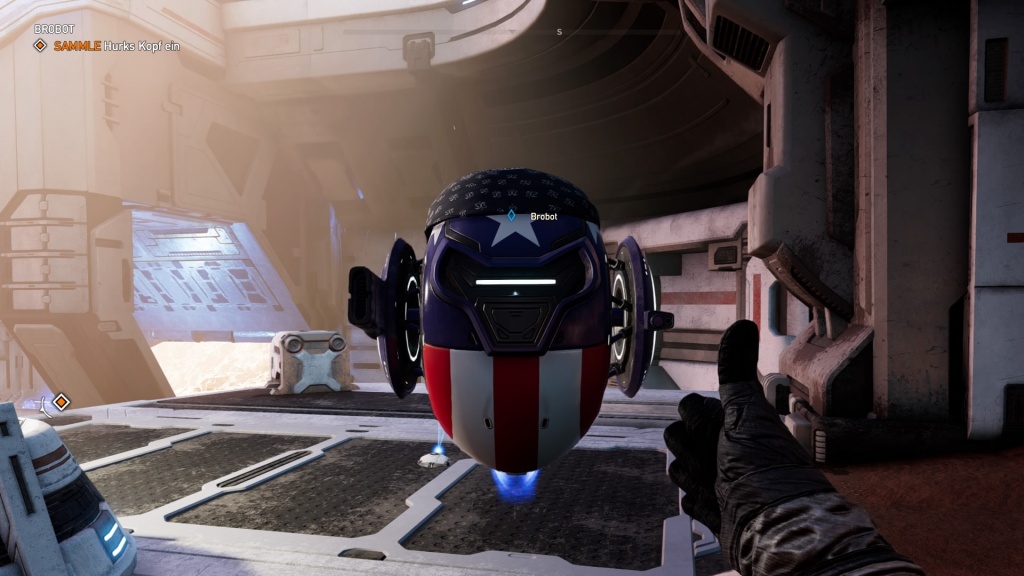Image resolution: width=1024 pixels, height=576 pixels.
Task: Click the compass heading bar
Action: 559,32
